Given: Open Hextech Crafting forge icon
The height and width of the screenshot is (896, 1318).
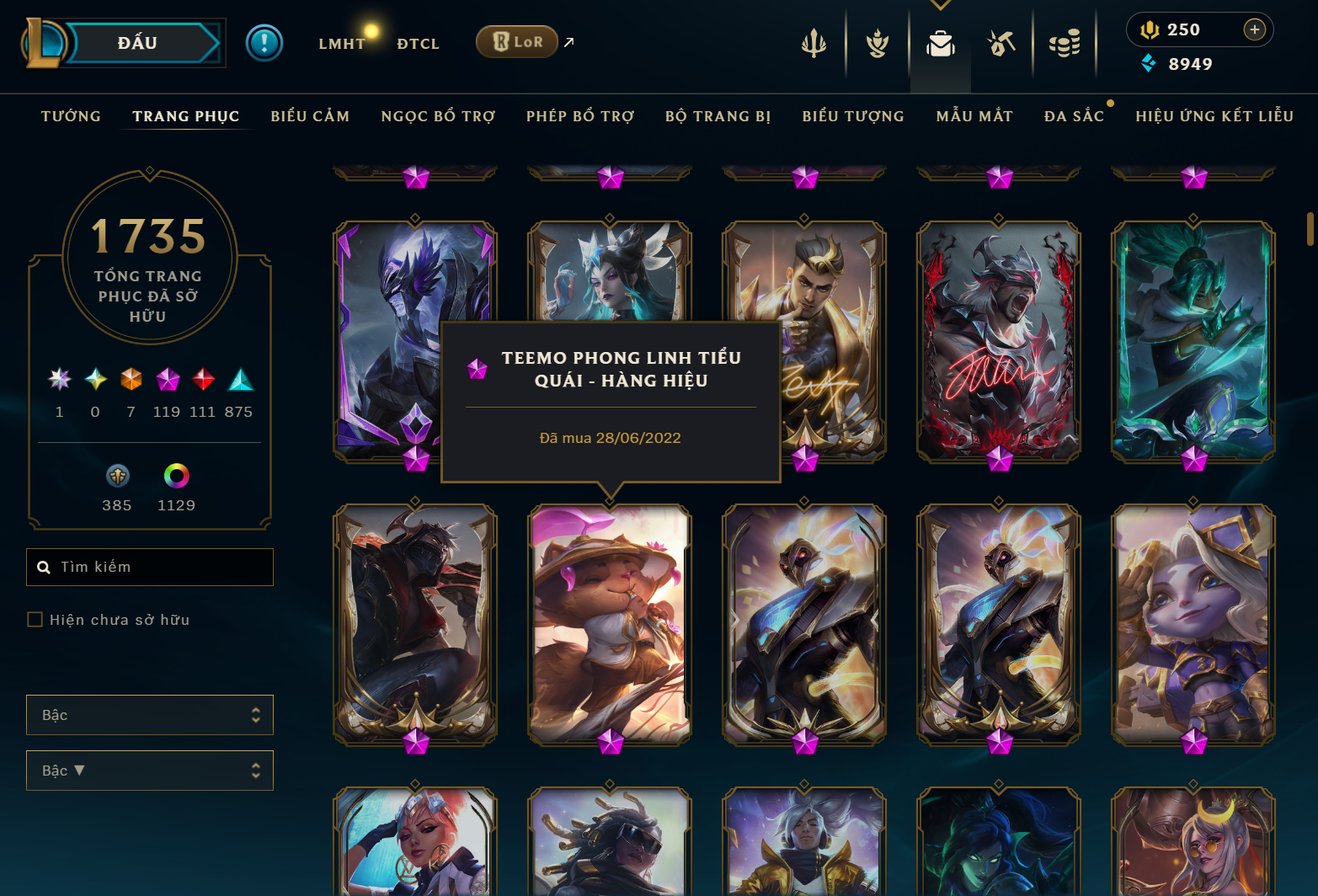Looking at the screenshot, I should point(1001,40).
